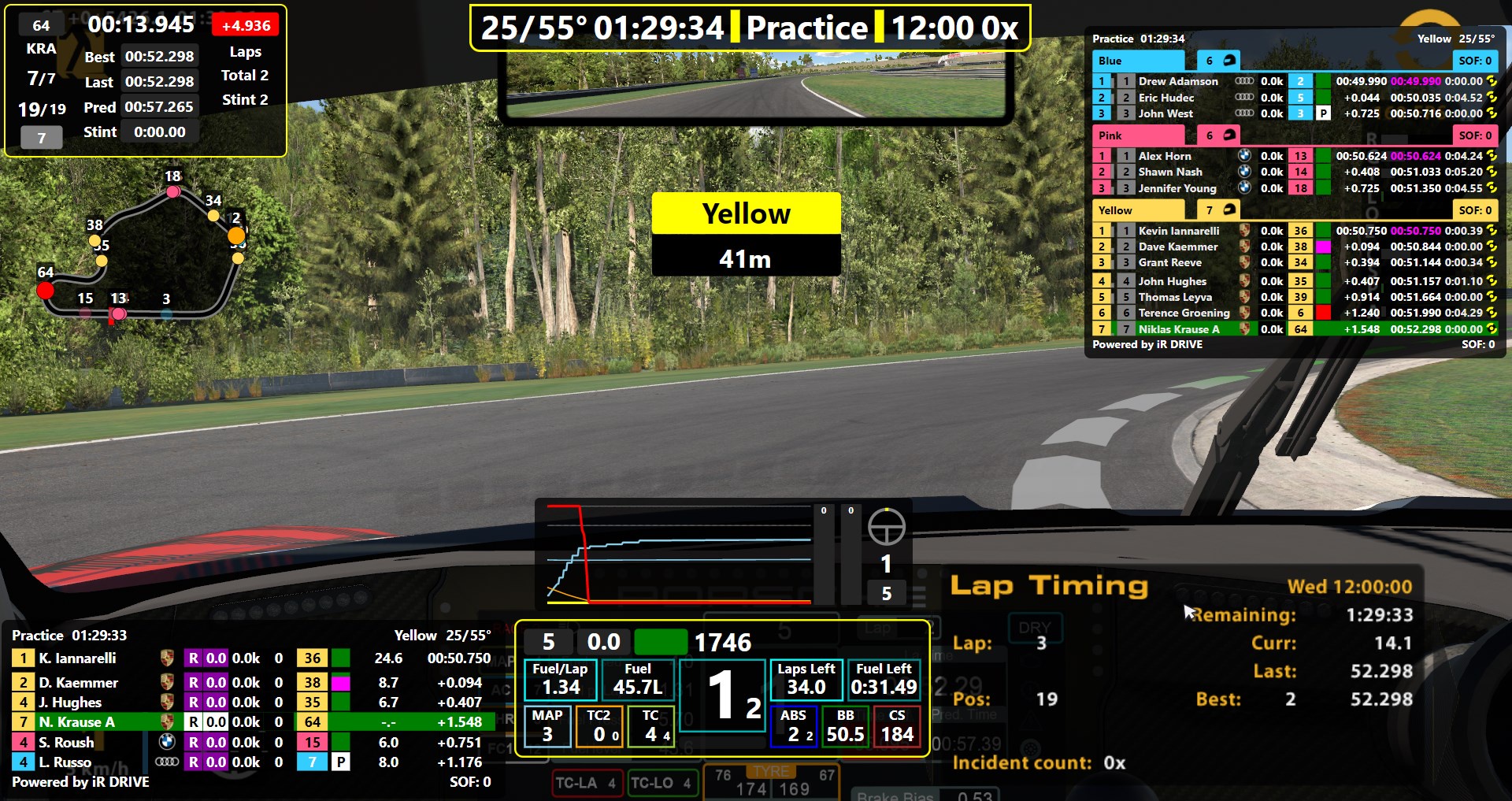The image size is (1512, 801).
Task: Click the Pink class header bar
Action: tap(1140, 135)
